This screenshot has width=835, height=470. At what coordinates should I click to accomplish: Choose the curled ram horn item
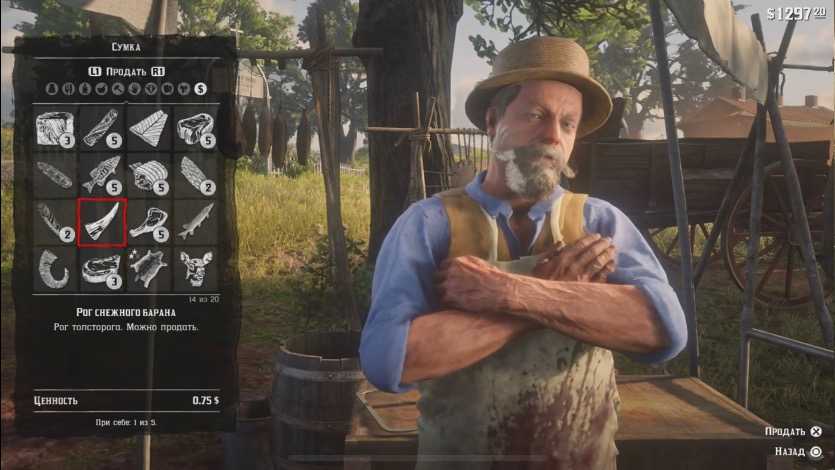pos(55,268)
